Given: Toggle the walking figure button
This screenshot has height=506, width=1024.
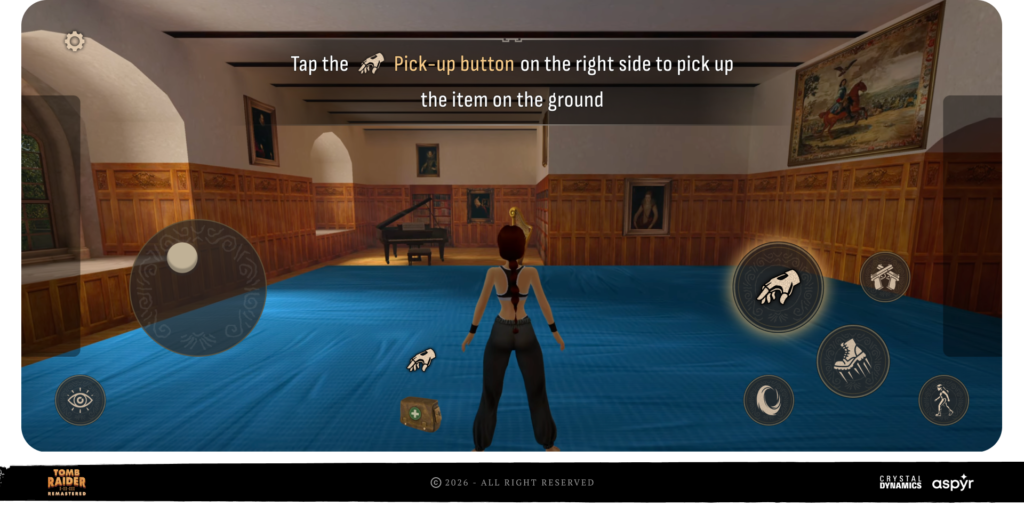Looking at the screenshot, I should [943, 400].
